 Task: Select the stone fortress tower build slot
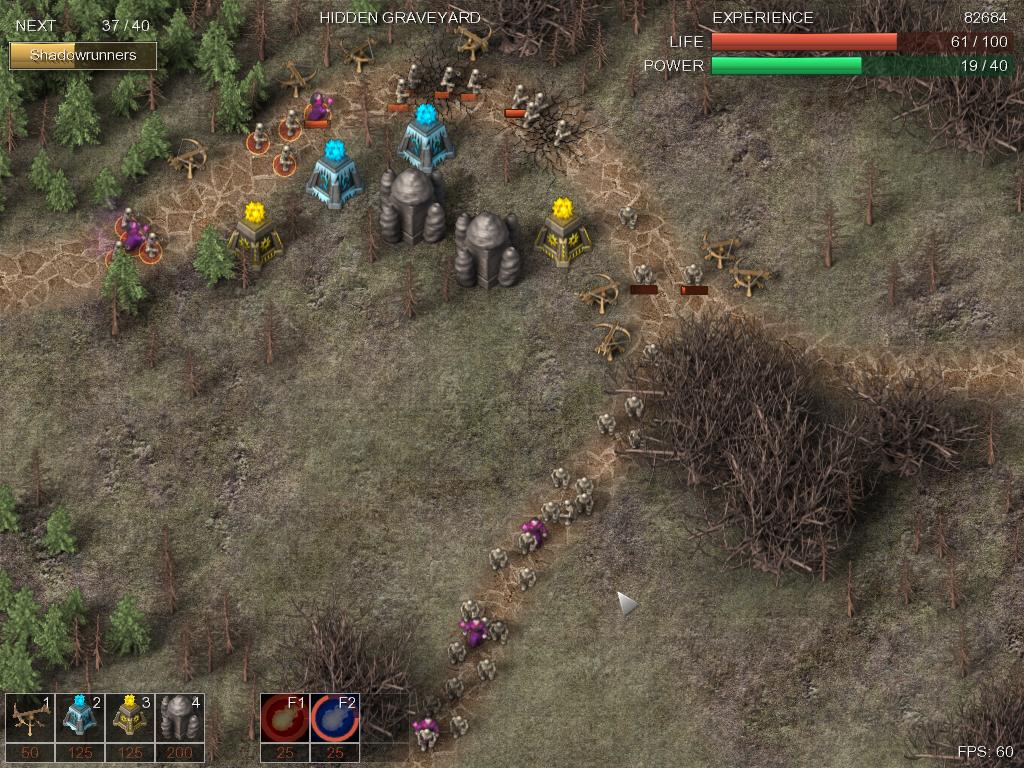180,718
